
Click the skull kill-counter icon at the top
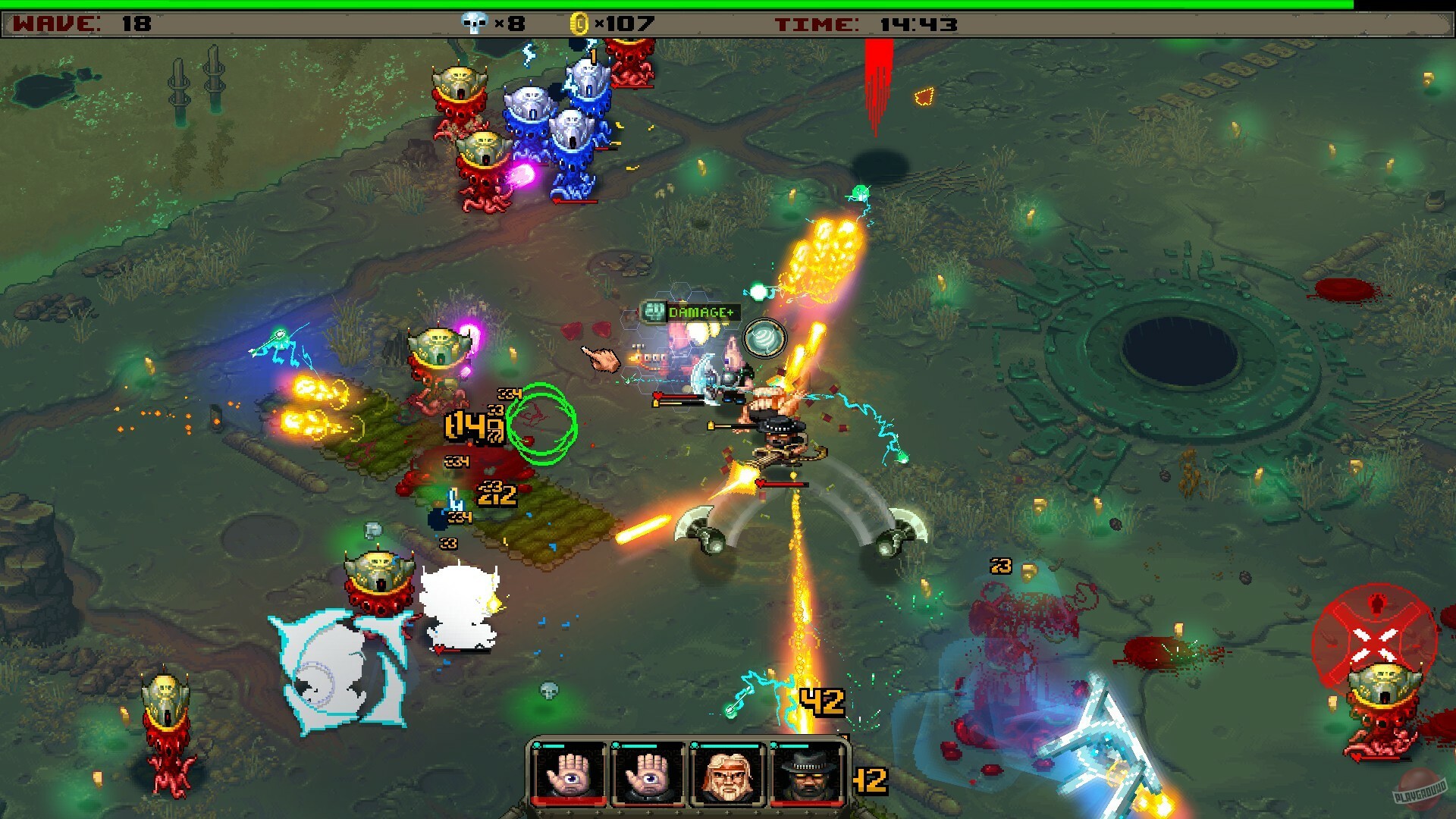coord(474,23)
